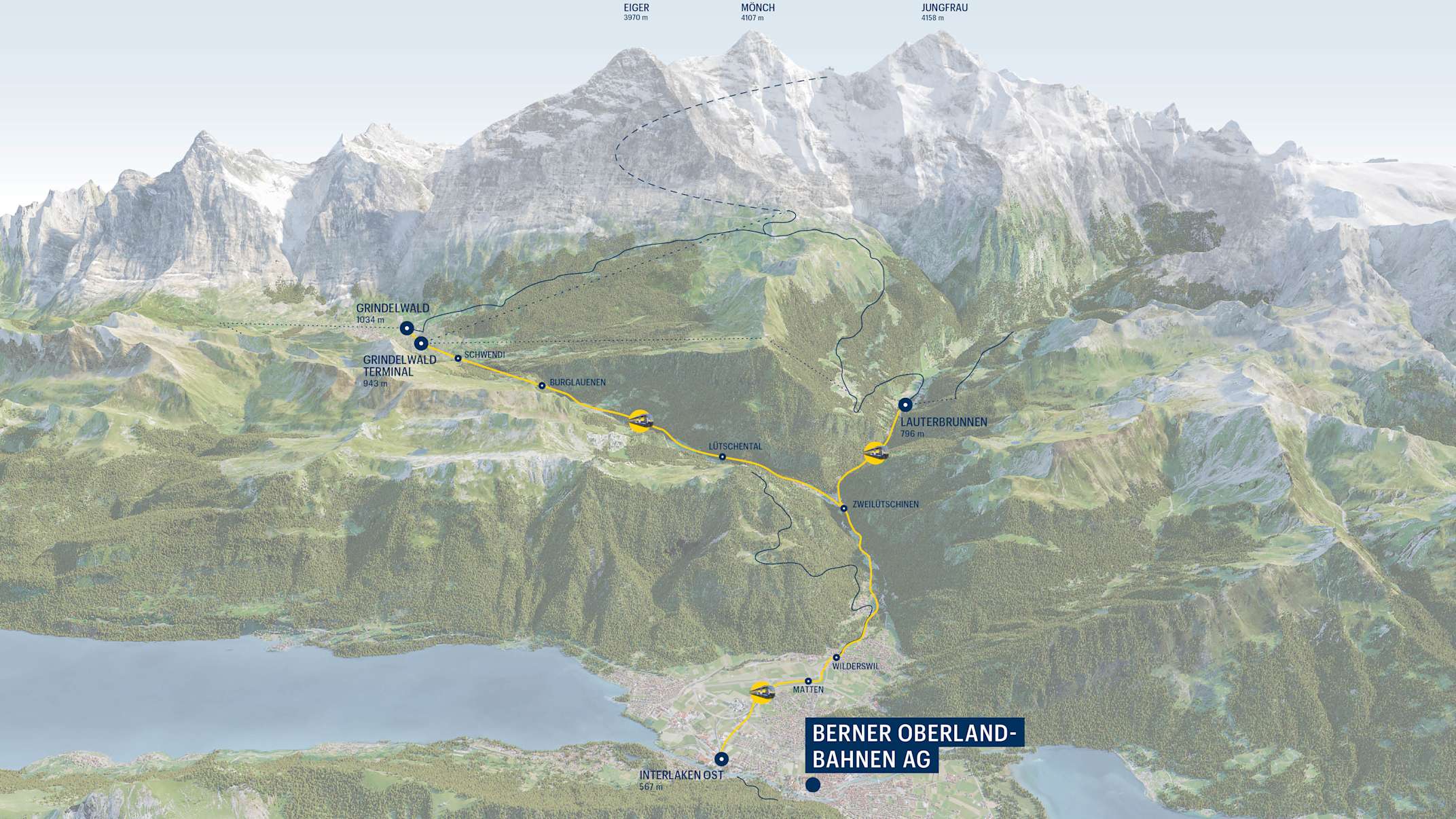
Task: Click the Wilderswil stop marker
Action: click(837, 657)
